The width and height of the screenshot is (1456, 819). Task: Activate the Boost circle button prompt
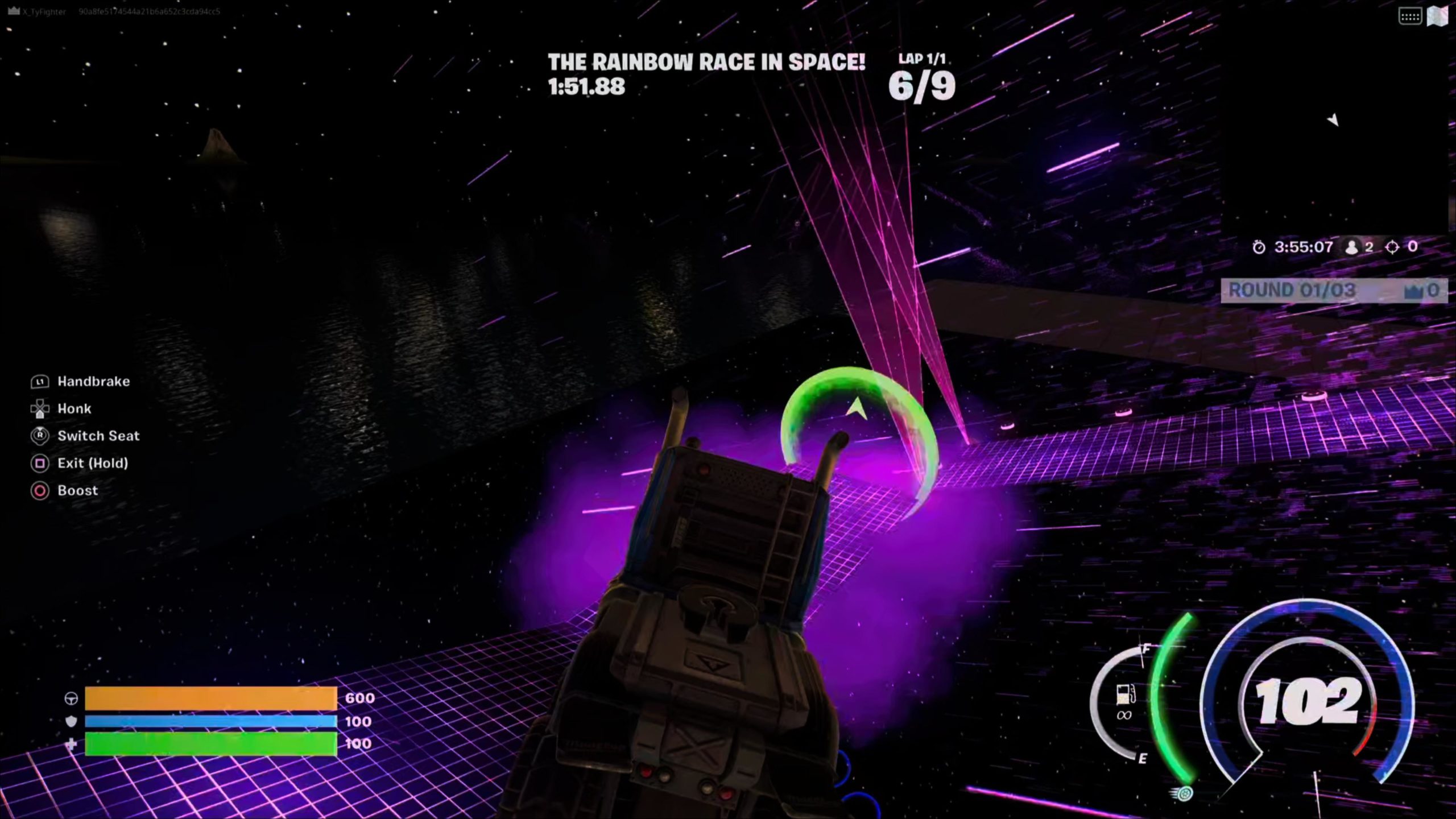point(39,491)
